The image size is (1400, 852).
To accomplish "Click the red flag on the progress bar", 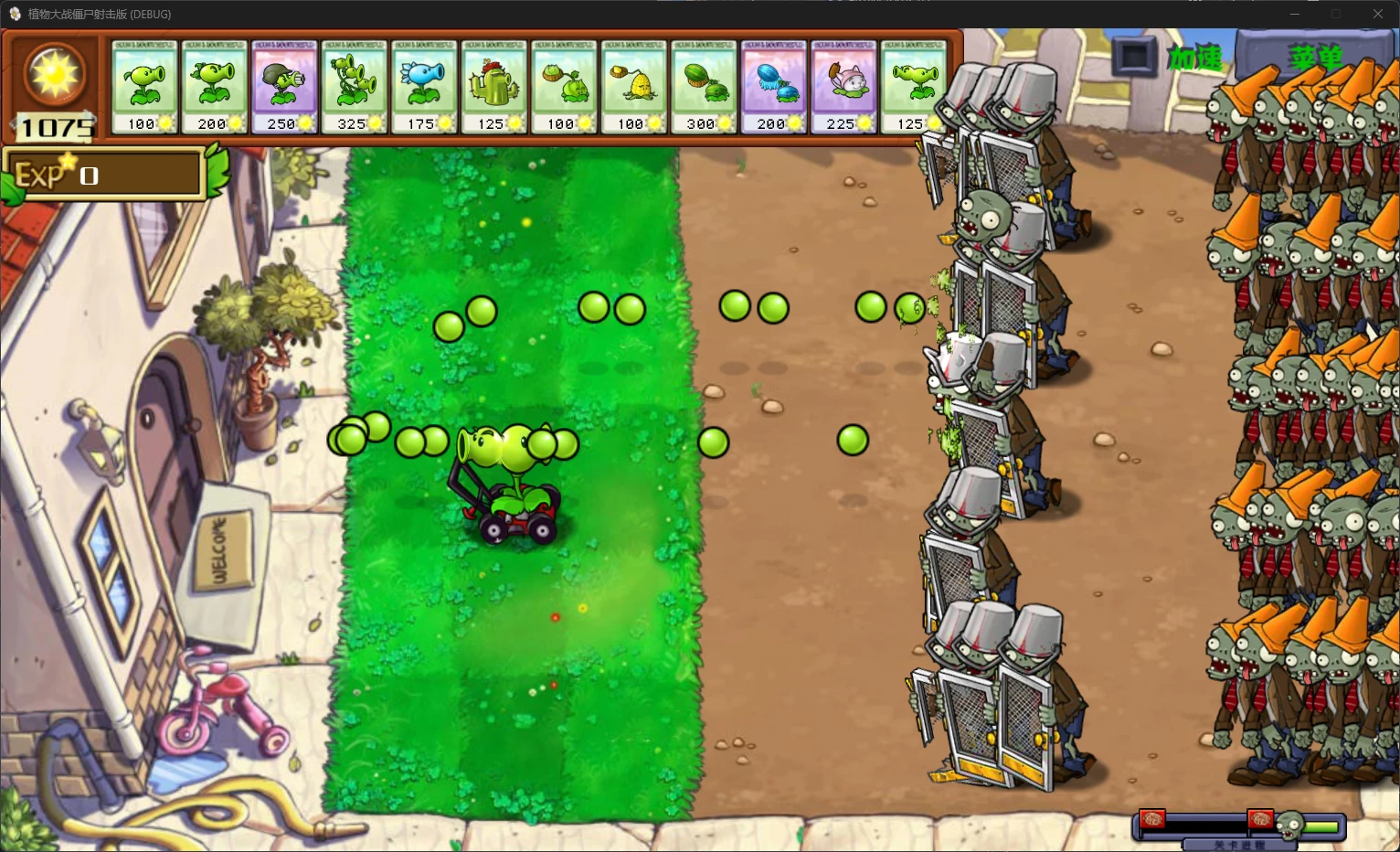I will [x=1151, y=820].
